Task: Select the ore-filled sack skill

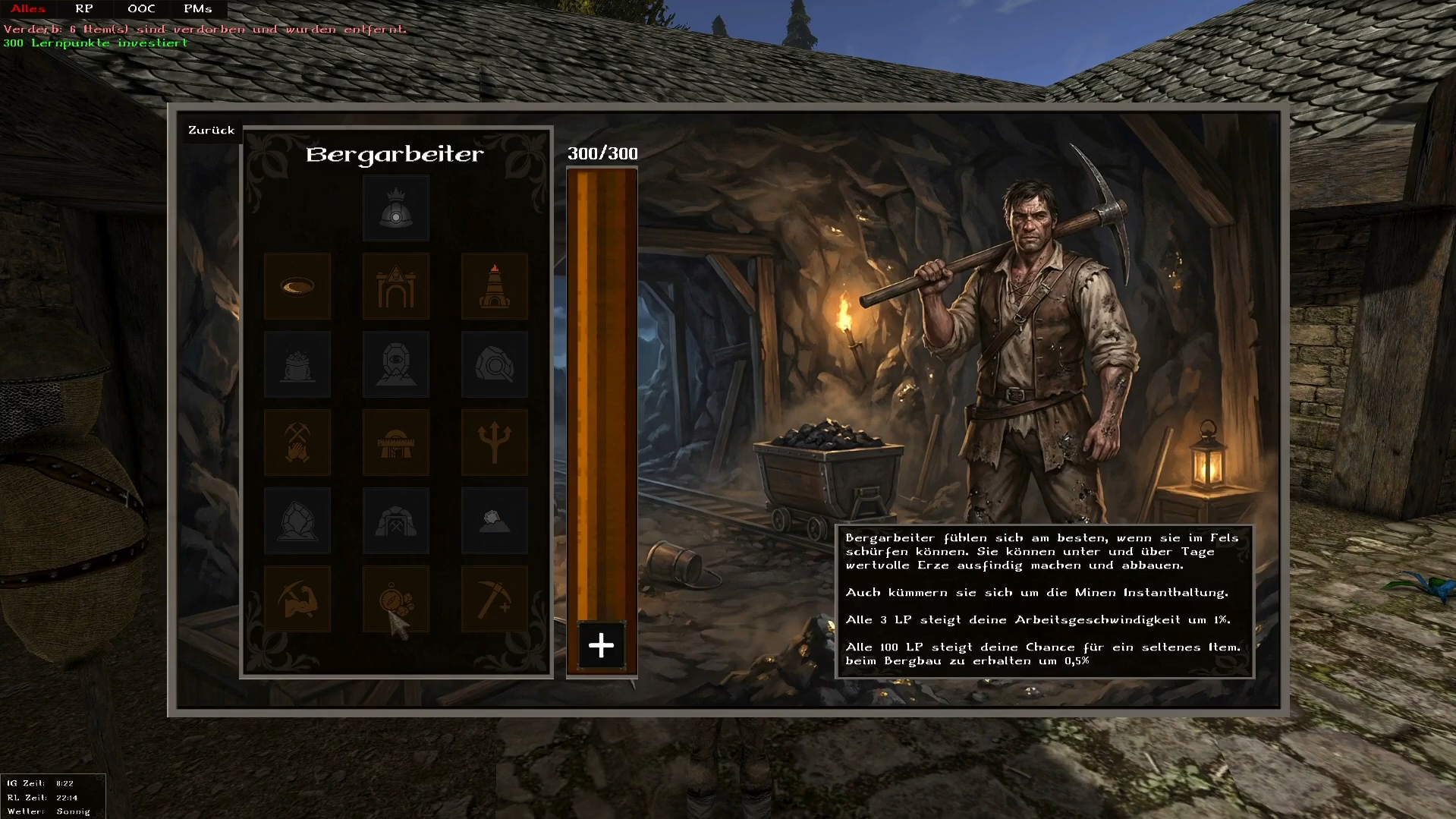Action: pyautogui.click(x=297, y=364)
